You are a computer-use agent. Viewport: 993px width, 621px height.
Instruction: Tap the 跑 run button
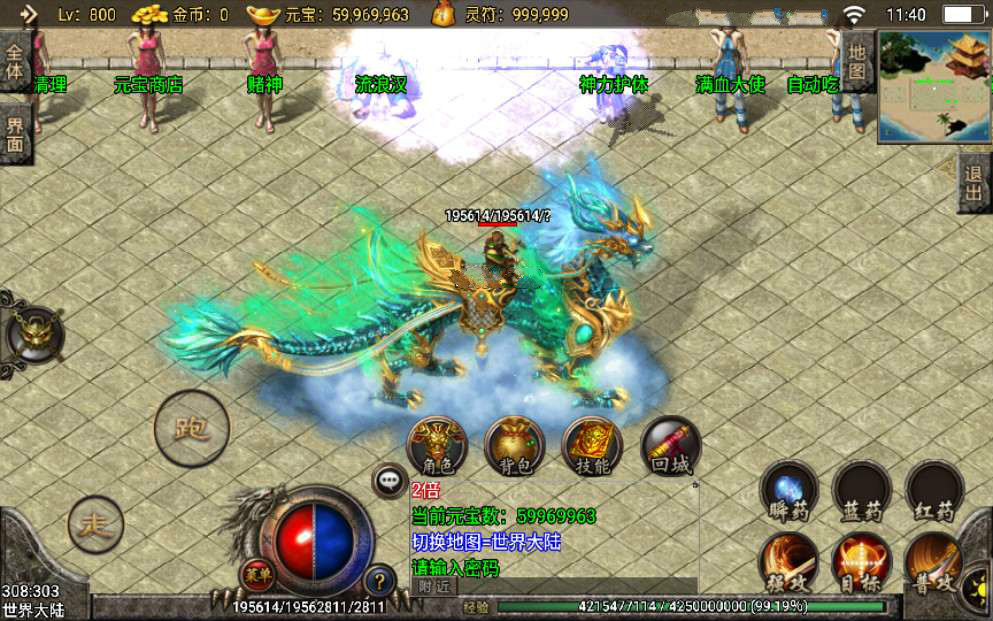[x=191, y=429]
